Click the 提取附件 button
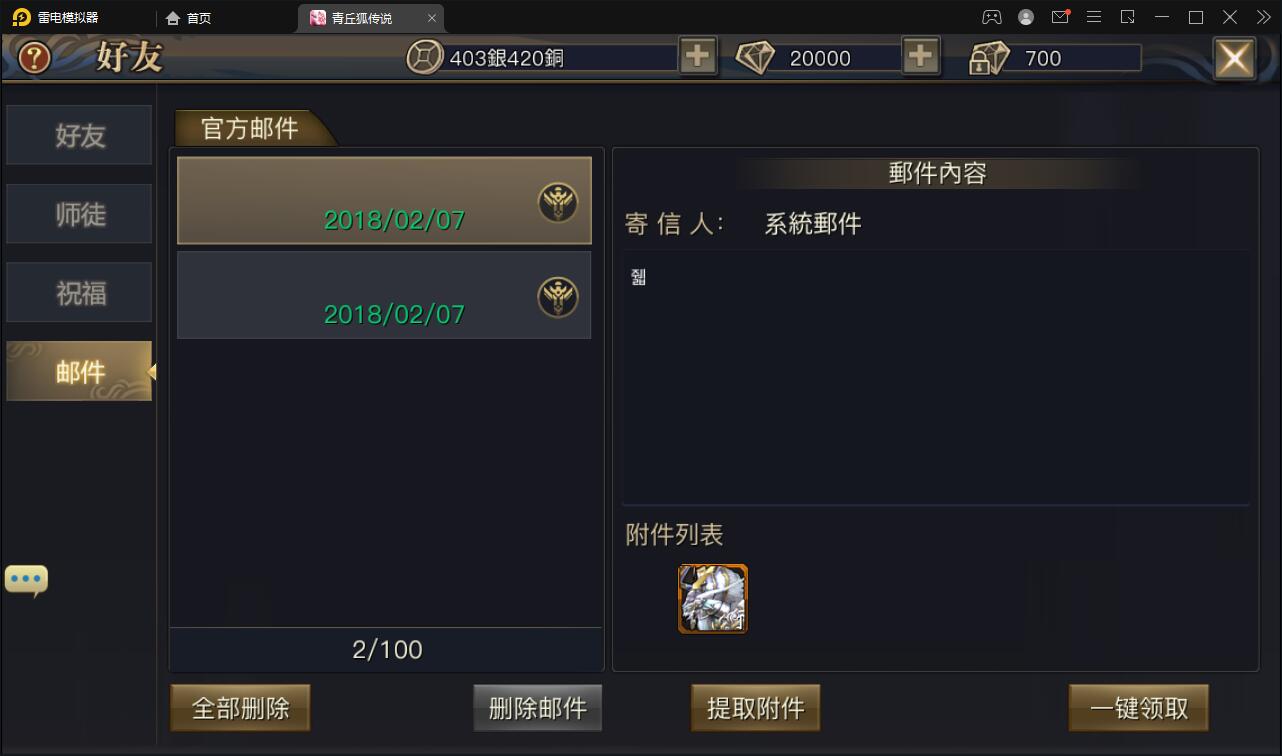 [755, 707]
